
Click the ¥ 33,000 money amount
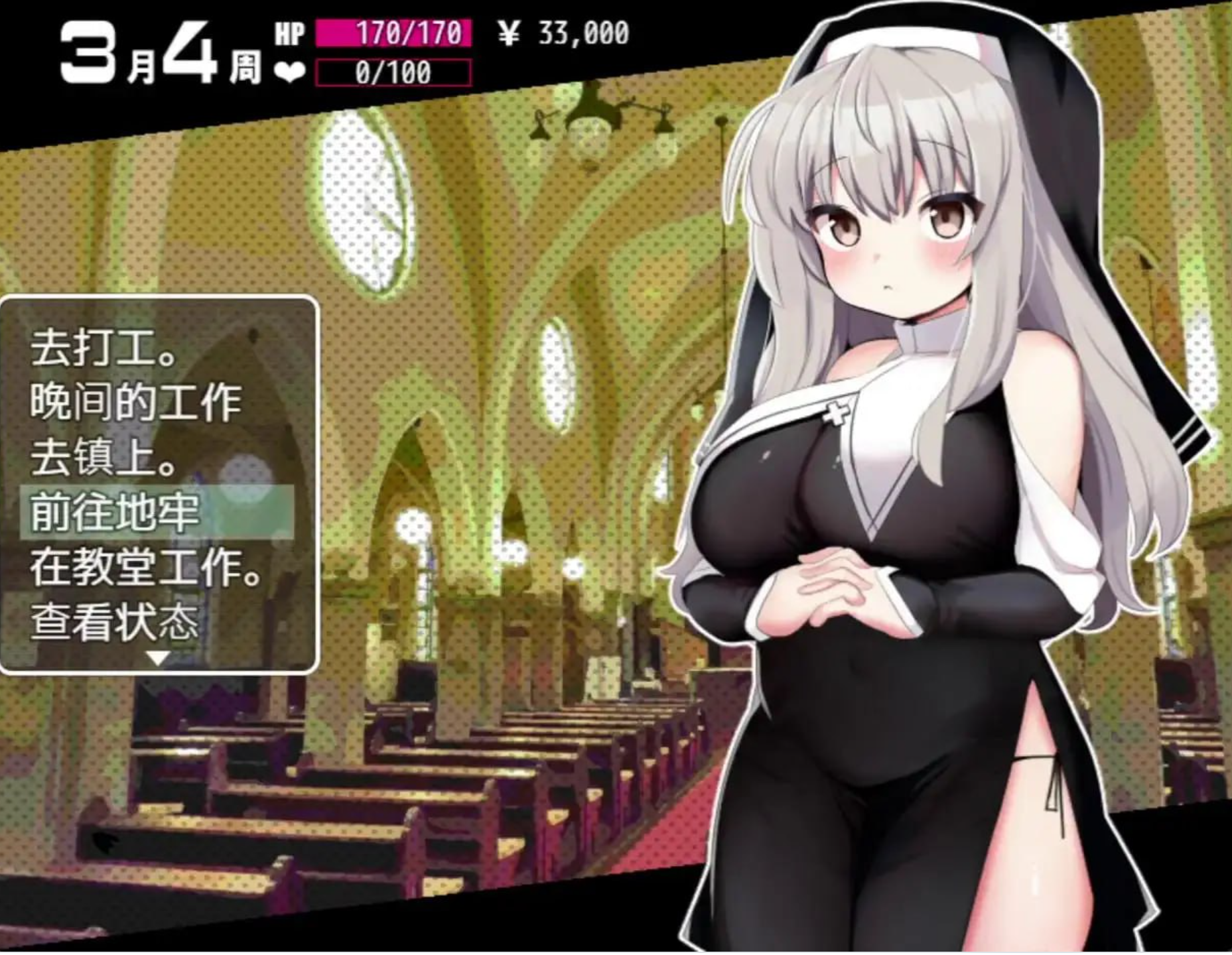point(567,31)
